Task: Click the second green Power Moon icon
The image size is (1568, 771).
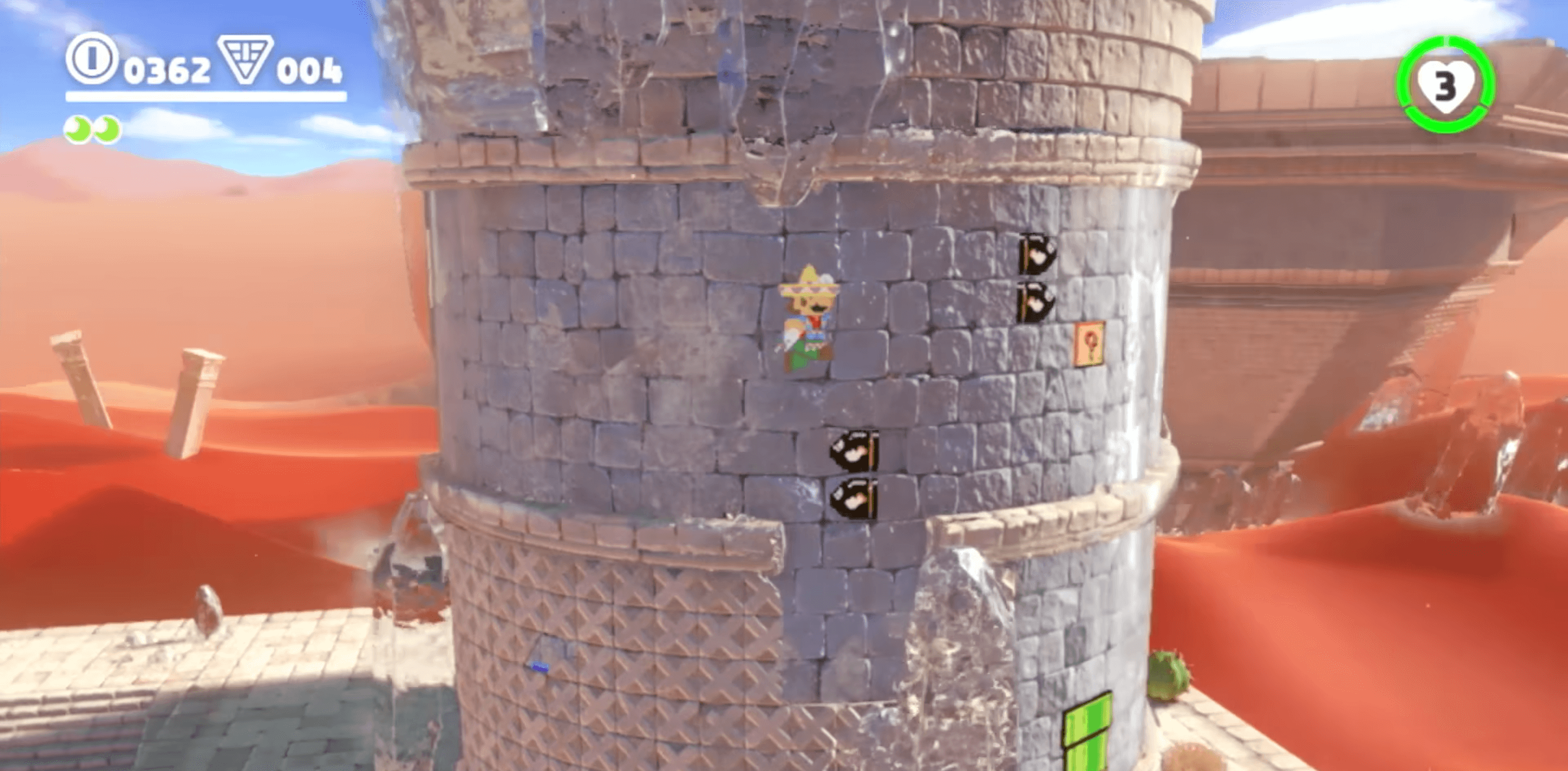Action: [x=107, y=129]
